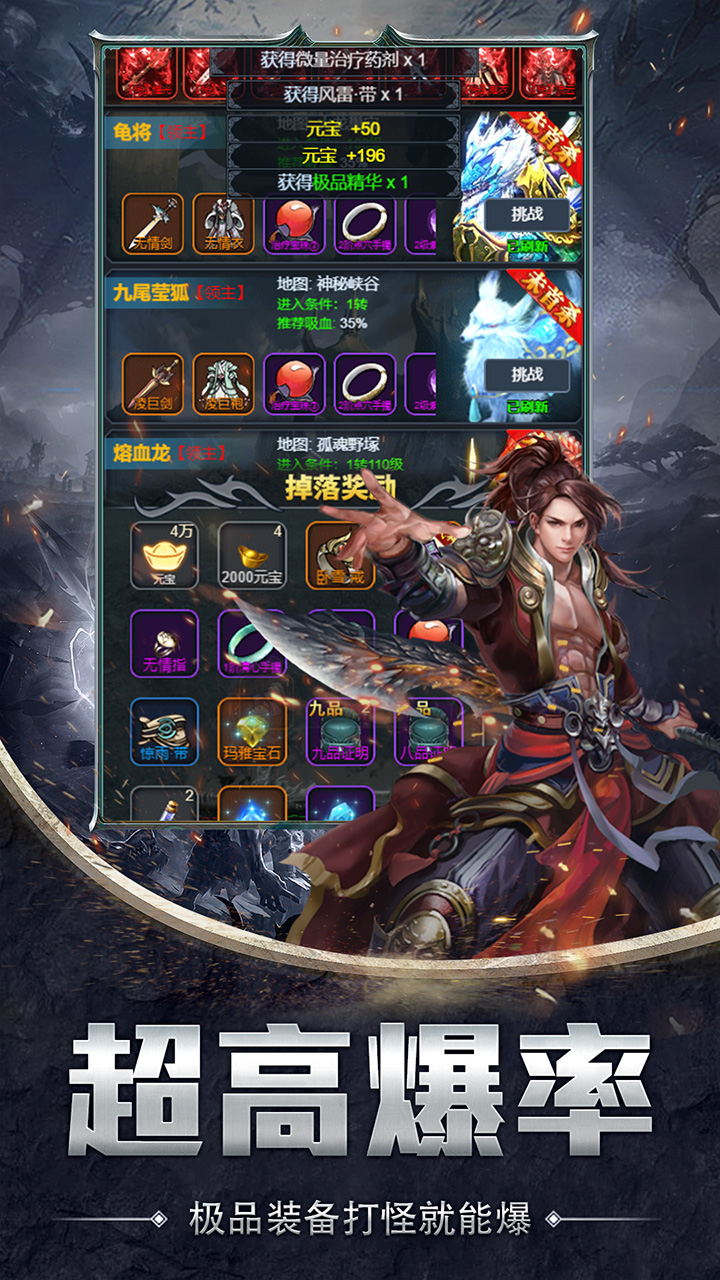Image resolution: width=720 pixels, height=1280 pixels.
Task: Select the 无情剑 sword reward icon
Action: tap(153, 223)
